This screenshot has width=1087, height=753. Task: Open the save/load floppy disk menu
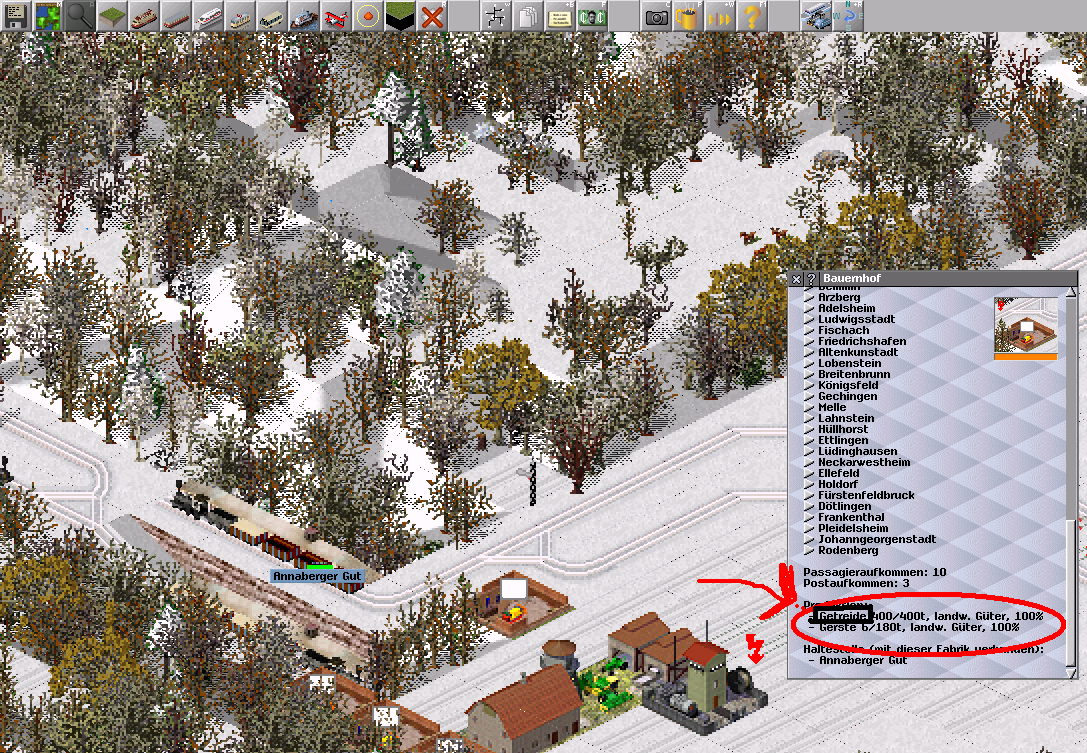click(x=15, y=16)
